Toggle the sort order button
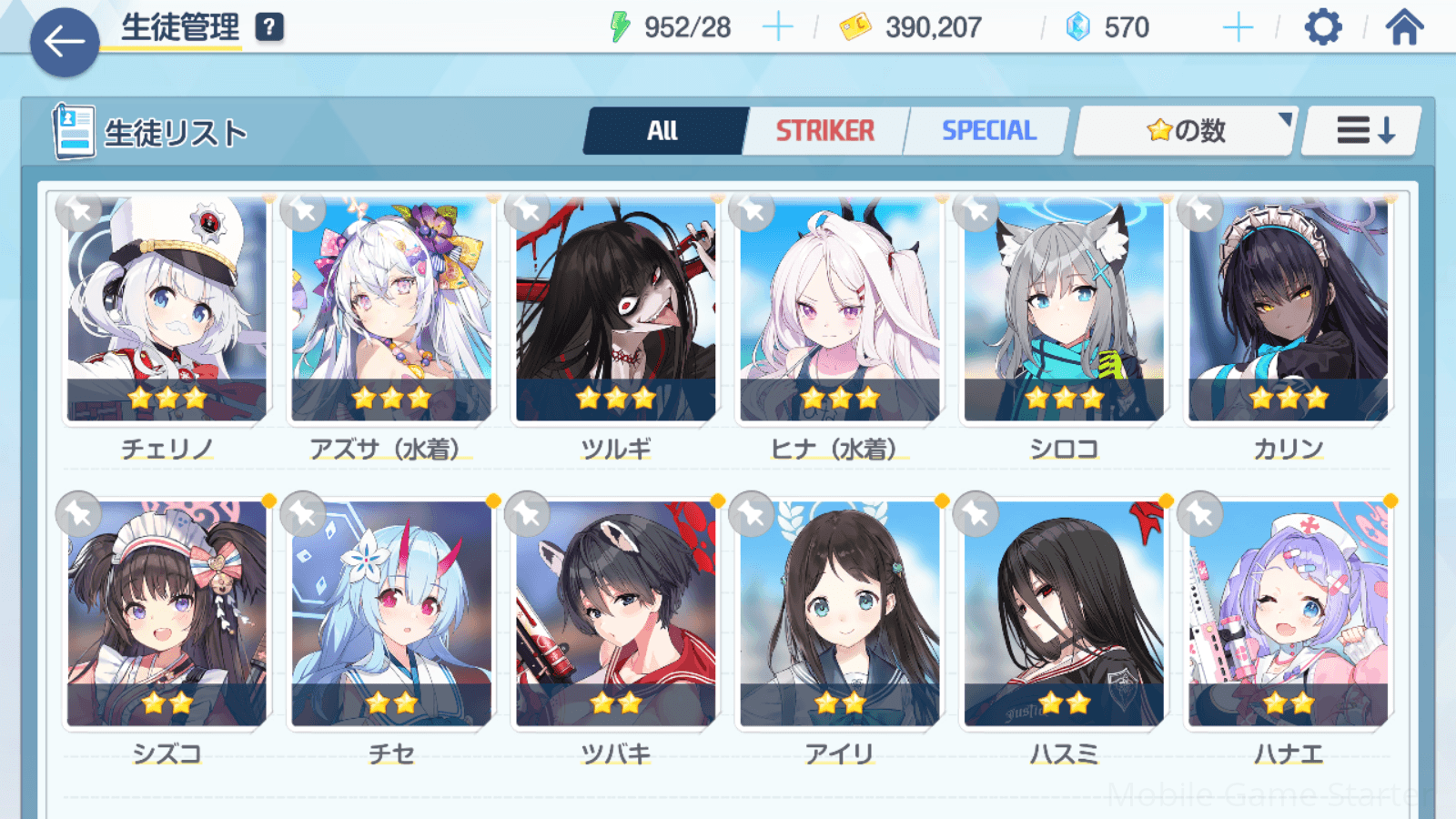 tap(1363, 131)
